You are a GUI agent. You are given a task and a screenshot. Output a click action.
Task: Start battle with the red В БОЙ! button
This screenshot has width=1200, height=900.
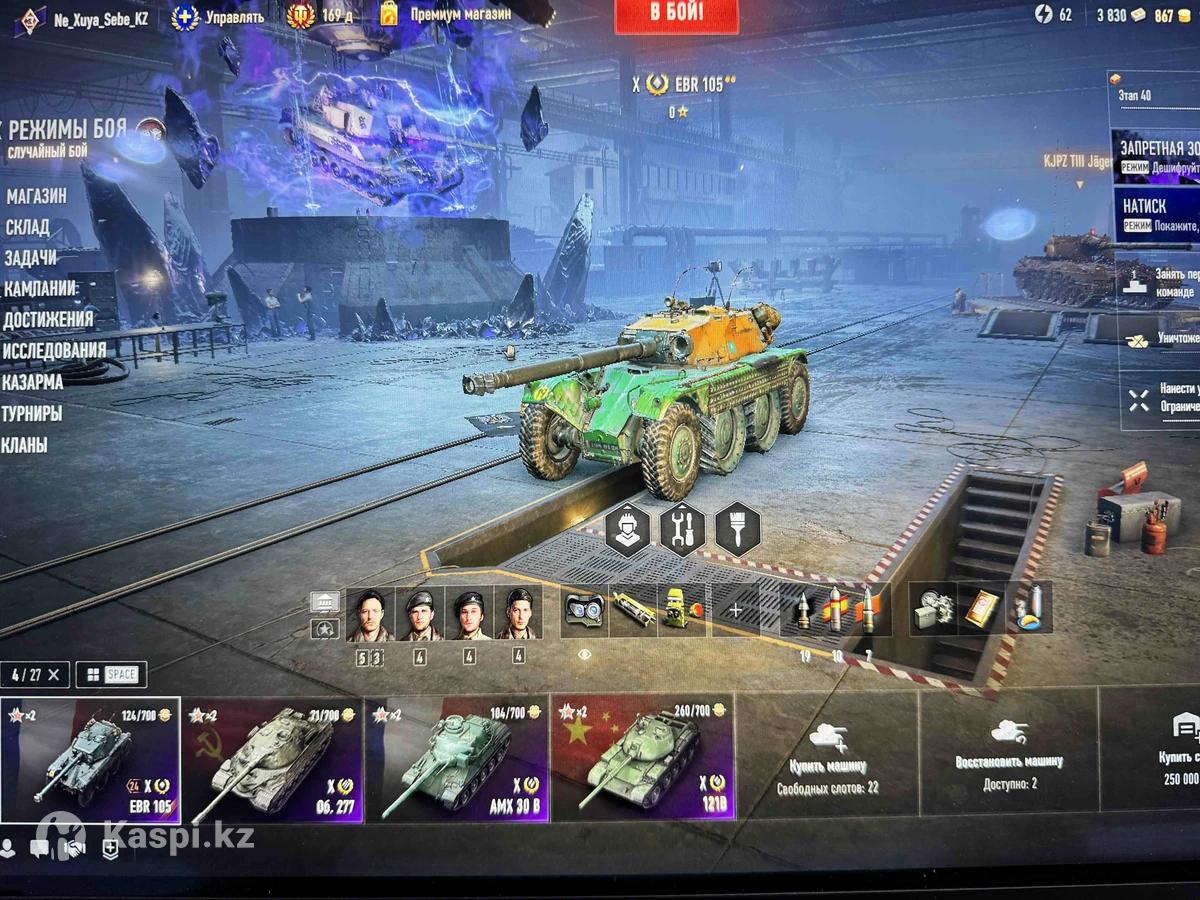coord(676,14)
